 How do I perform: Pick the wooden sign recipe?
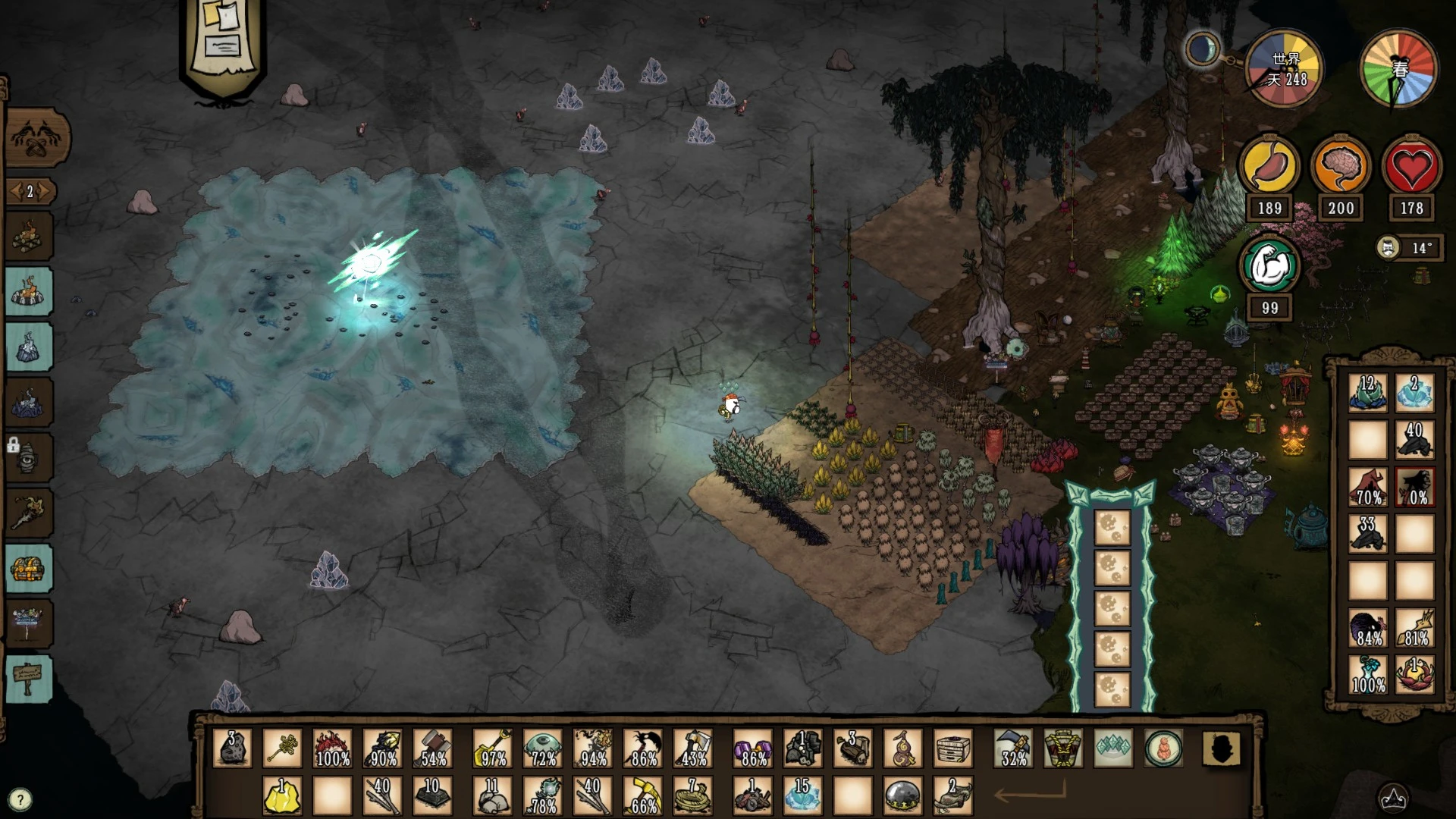tap(29, 678)
